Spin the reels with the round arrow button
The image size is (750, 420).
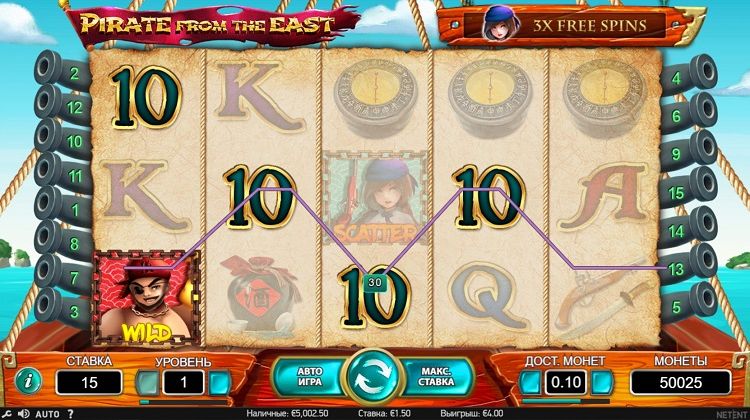click(x=373, y=377)
